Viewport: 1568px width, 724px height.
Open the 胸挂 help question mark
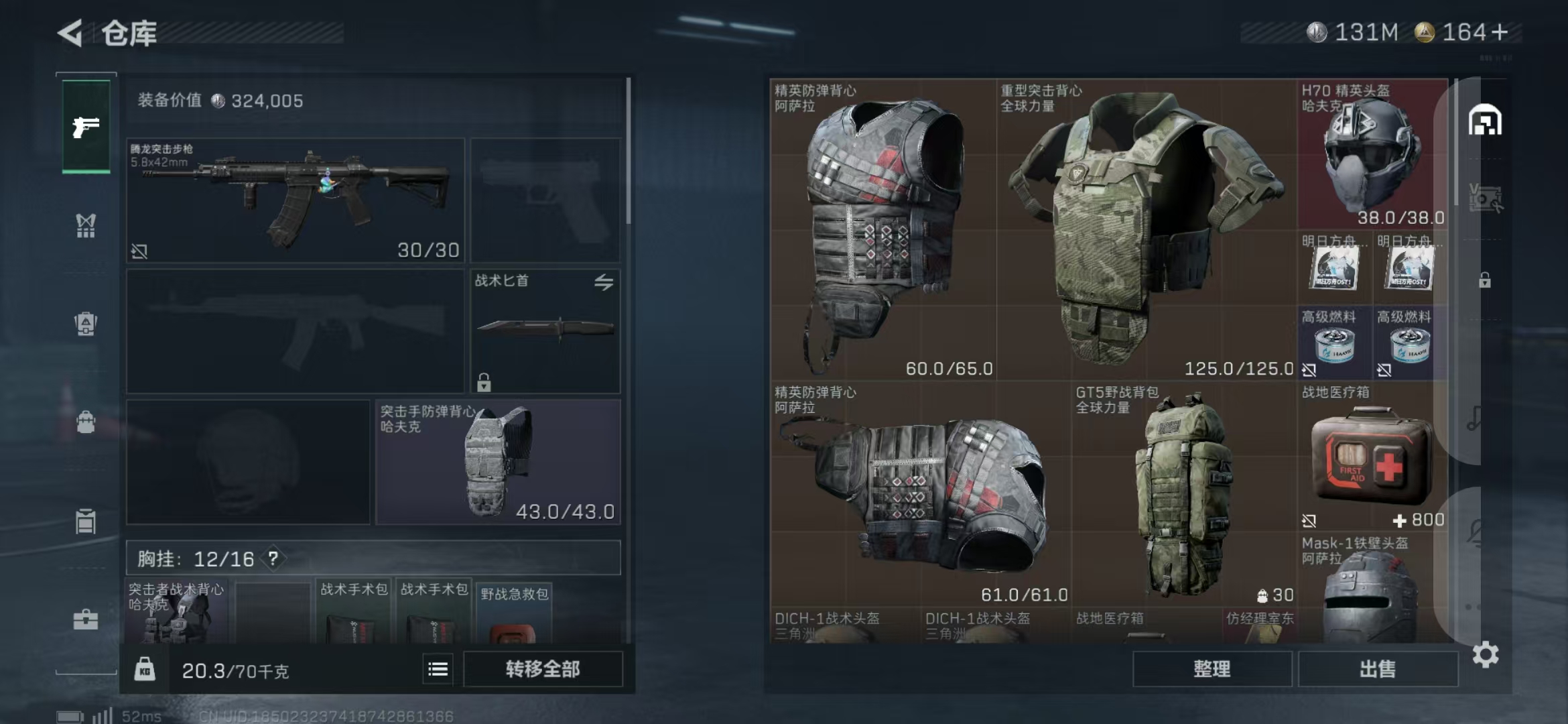[x=273, y=558]
